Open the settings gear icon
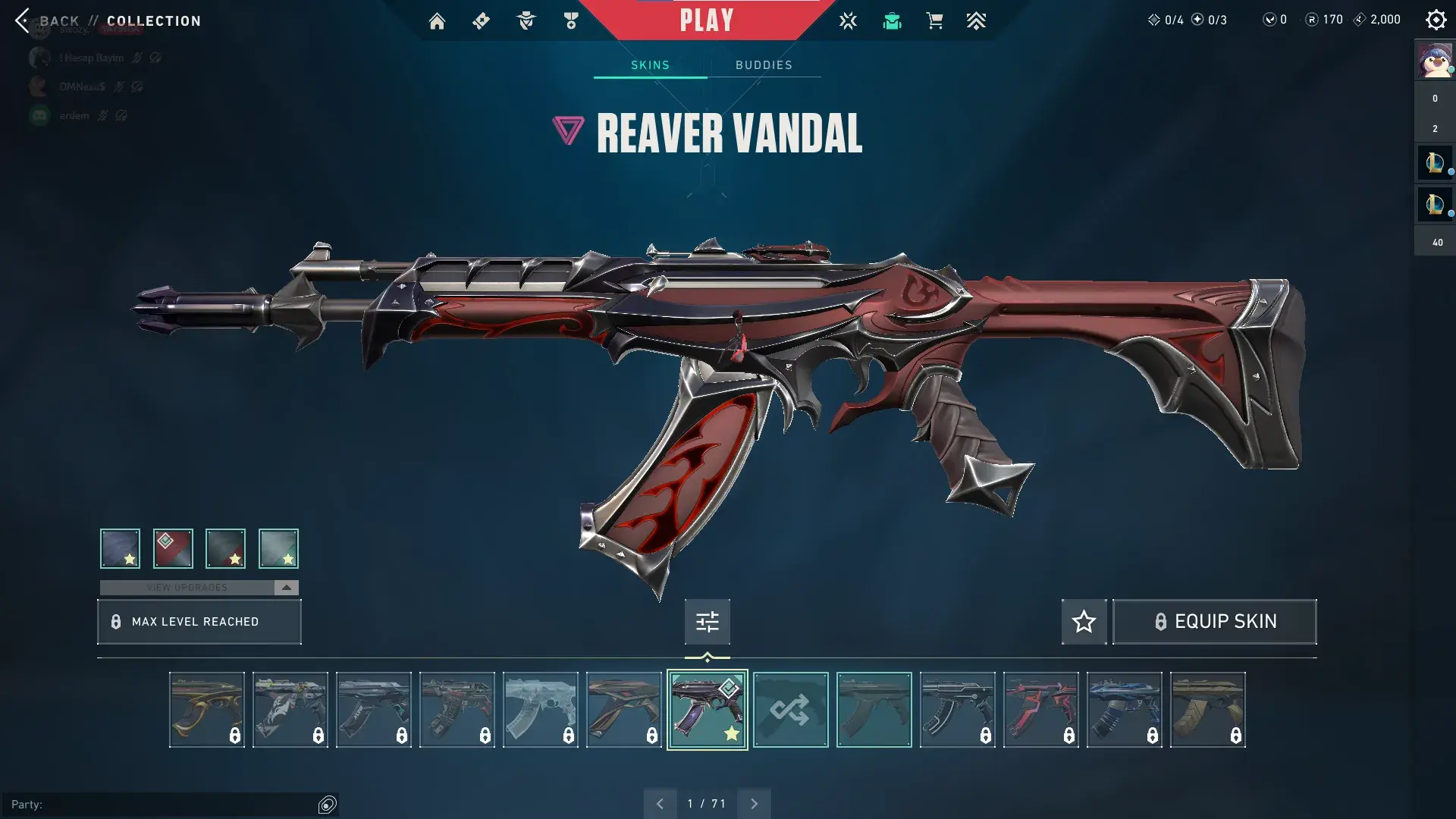 pyautogui.click(x=1436, y=20)
